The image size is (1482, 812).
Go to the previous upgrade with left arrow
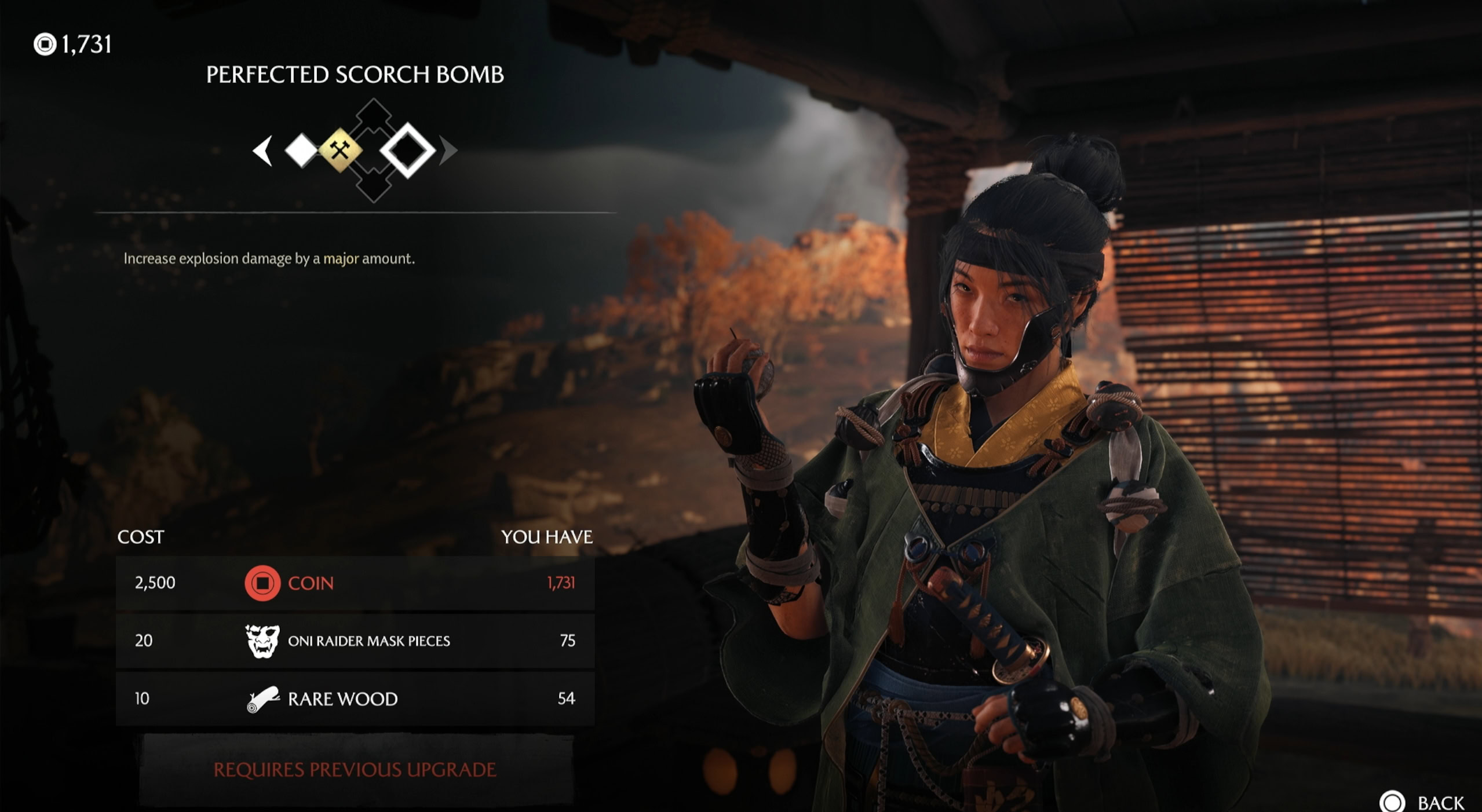point(264,151)
